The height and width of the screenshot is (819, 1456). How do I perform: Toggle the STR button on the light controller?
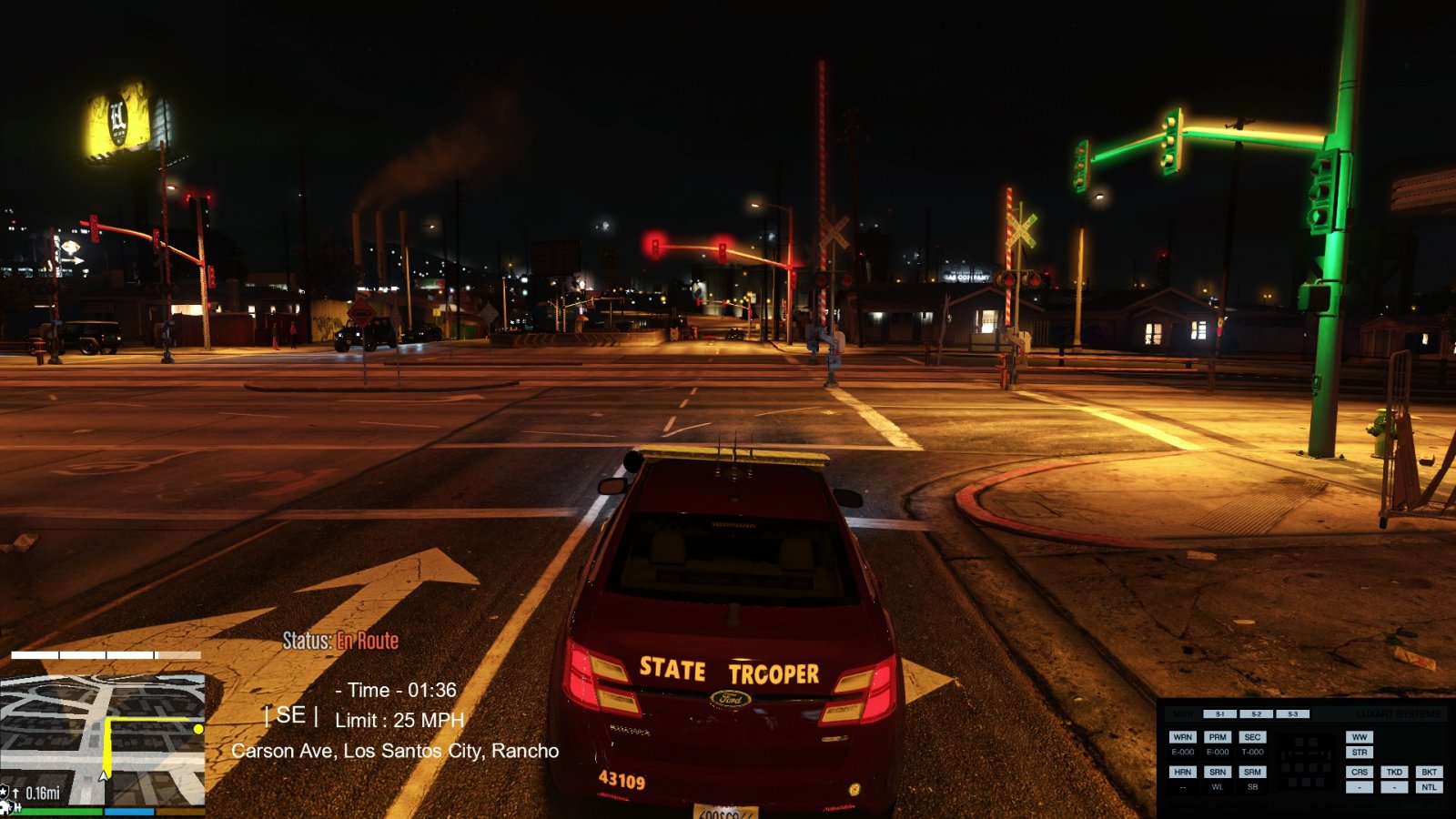click(1360, 753)
